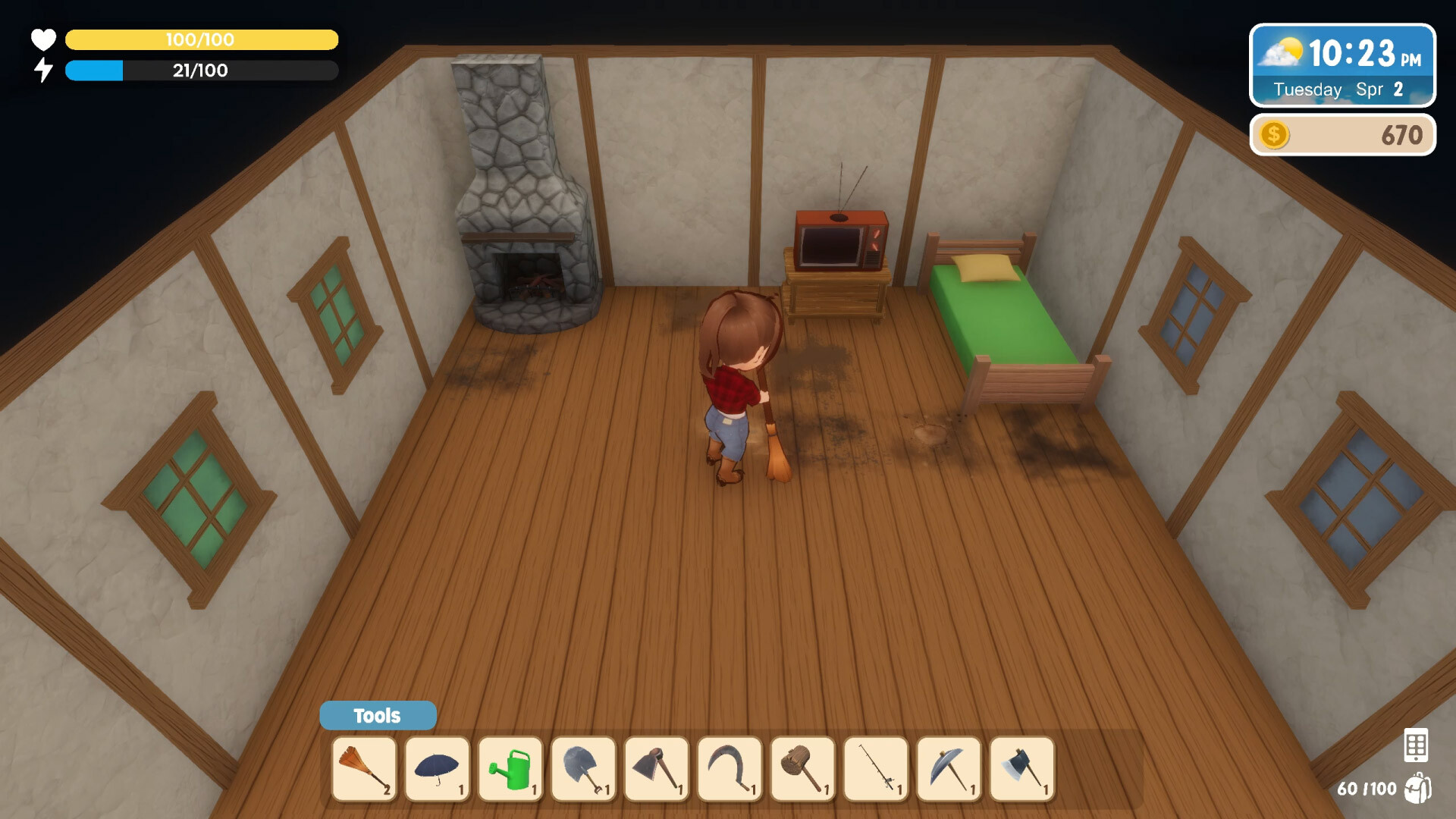Switch to the Tools tab label
The height and width of the screenshot is (819, 1456).
(377, 715)
